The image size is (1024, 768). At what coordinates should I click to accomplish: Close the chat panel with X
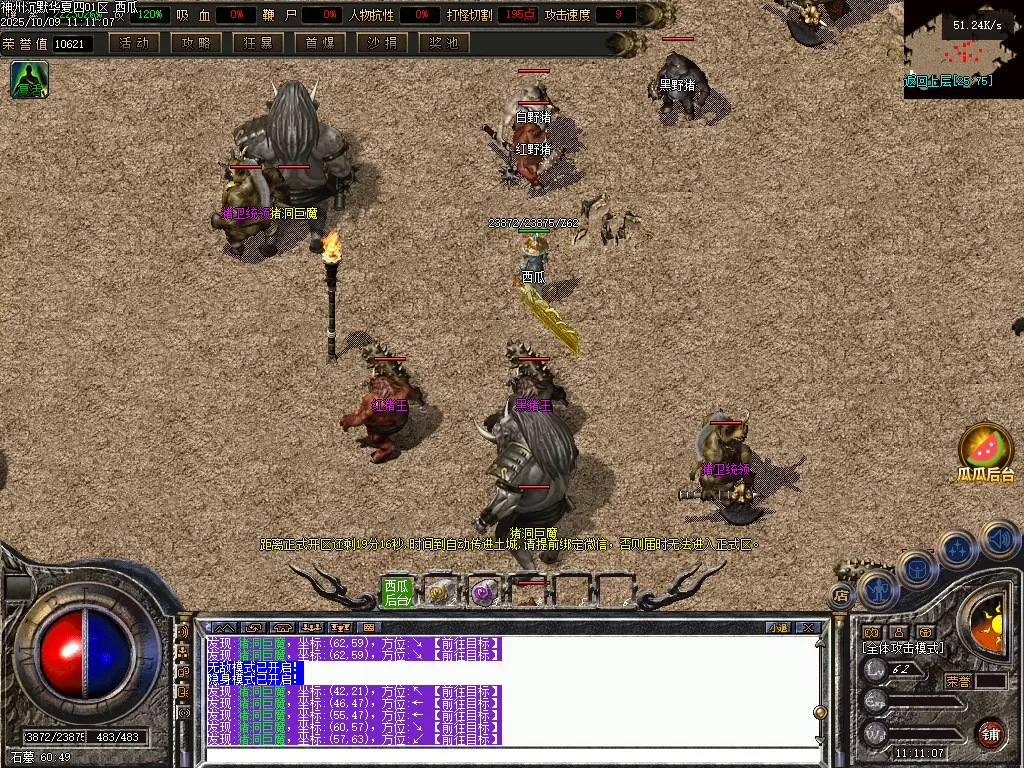pyautogui.click(x=808, y=628)
